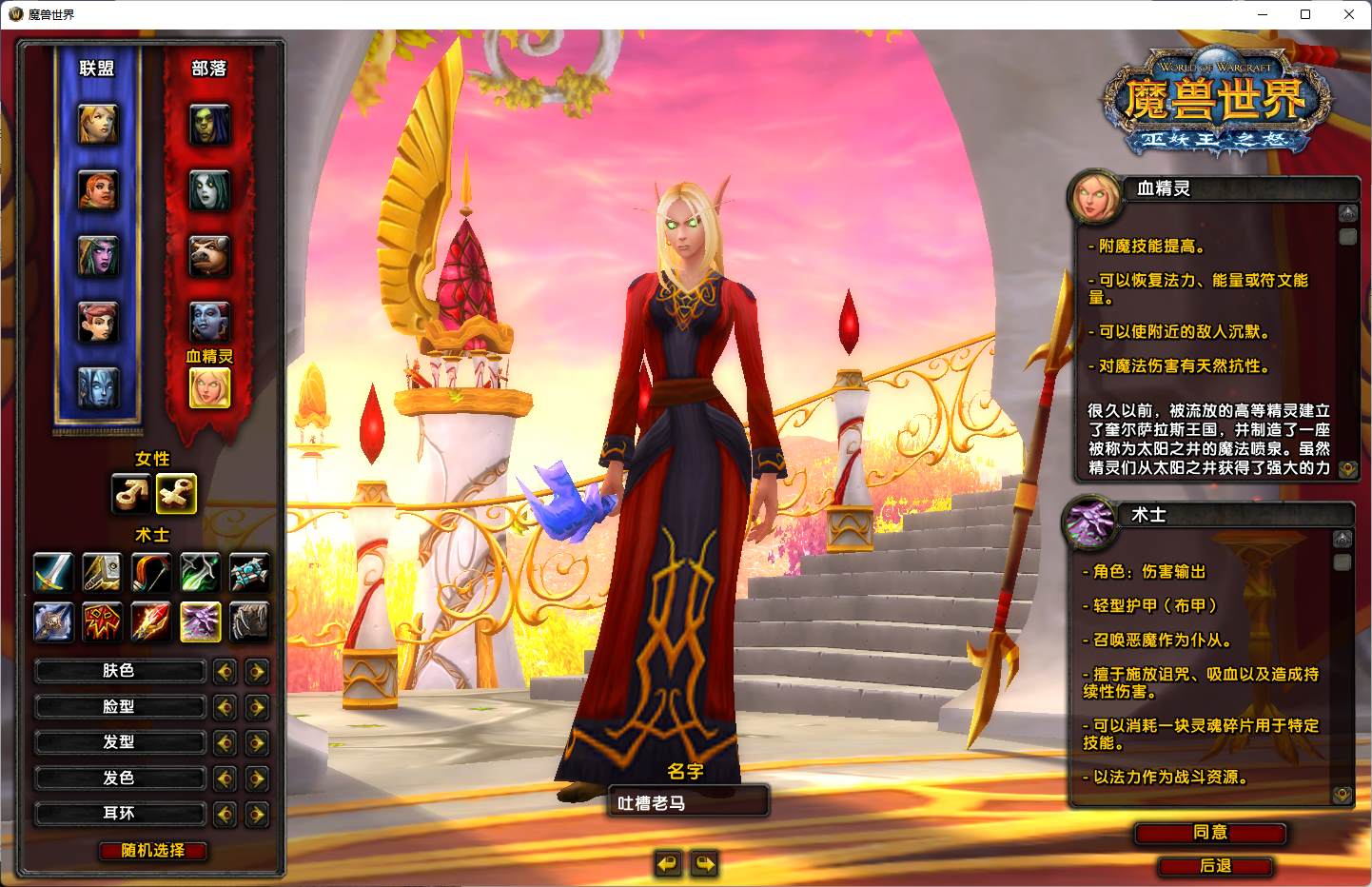Confirm the character with the 同意 button
1372x887 pixels.
pyautogui.click(x=1209, y=833)
